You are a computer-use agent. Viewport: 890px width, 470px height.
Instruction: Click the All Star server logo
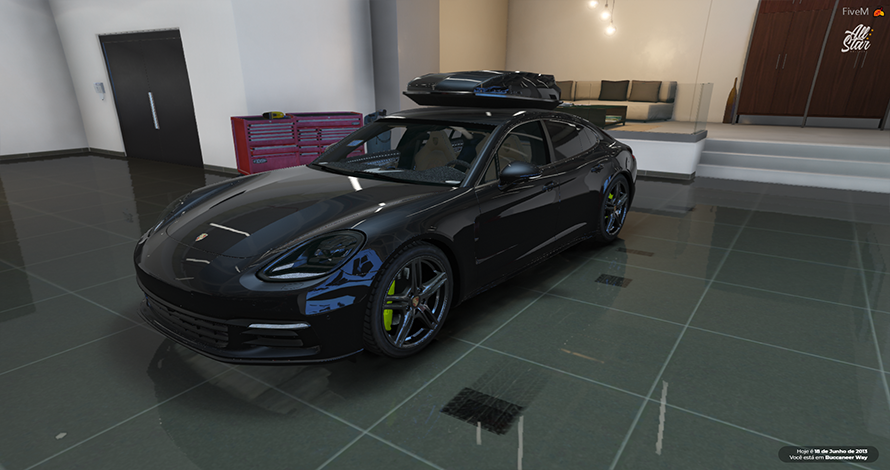855,39
